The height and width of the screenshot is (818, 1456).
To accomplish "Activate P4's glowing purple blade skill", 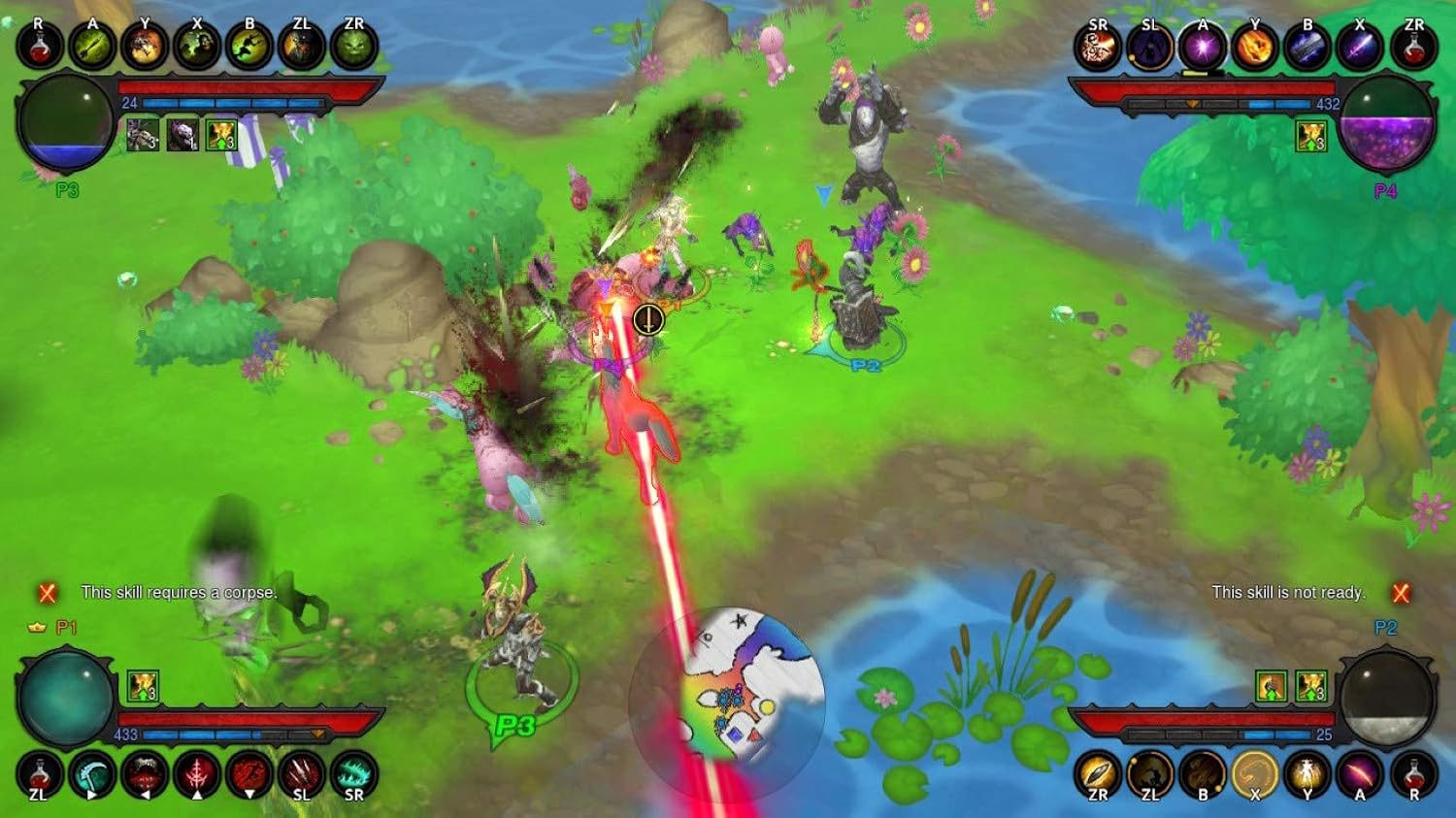I will point(1360,47).
